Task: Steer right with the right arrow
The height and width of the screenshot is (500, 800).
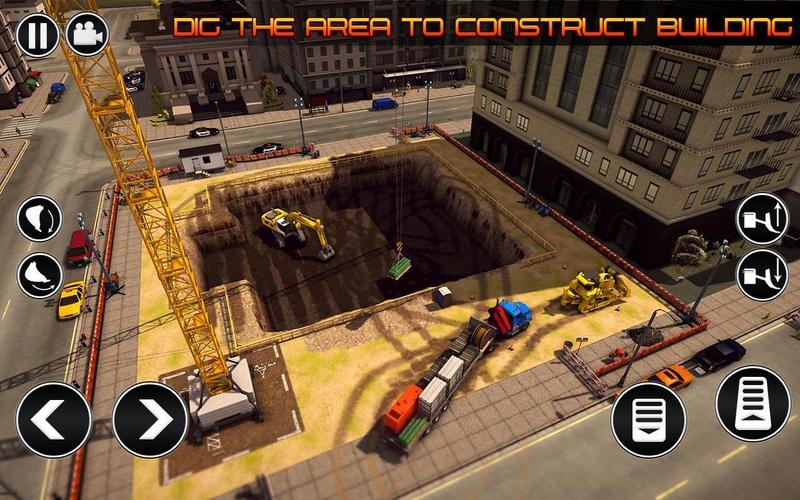Action: 150,420
